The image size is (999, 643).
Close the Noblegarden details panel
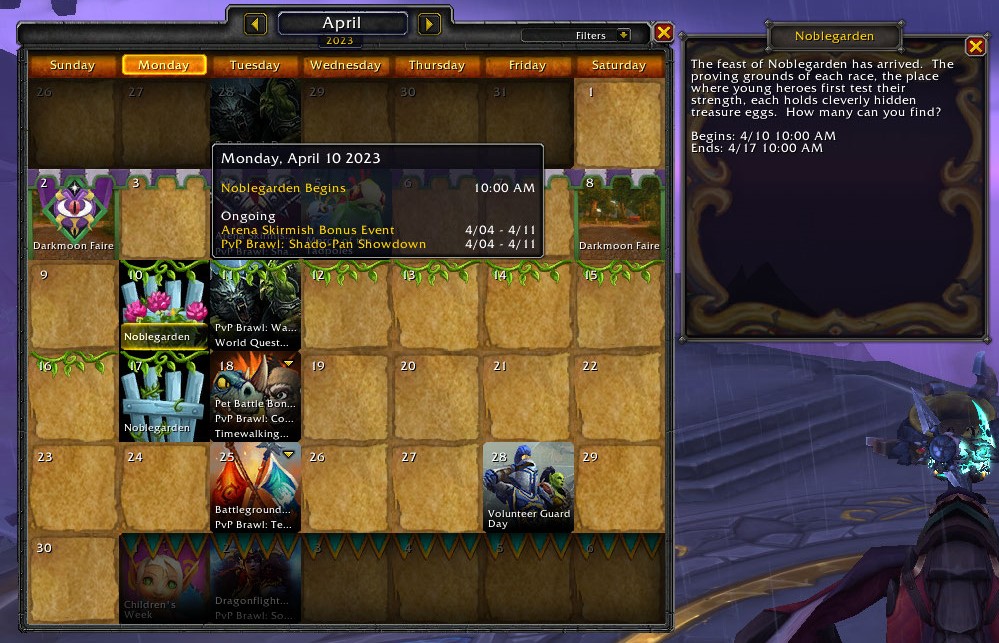(975, 47)
